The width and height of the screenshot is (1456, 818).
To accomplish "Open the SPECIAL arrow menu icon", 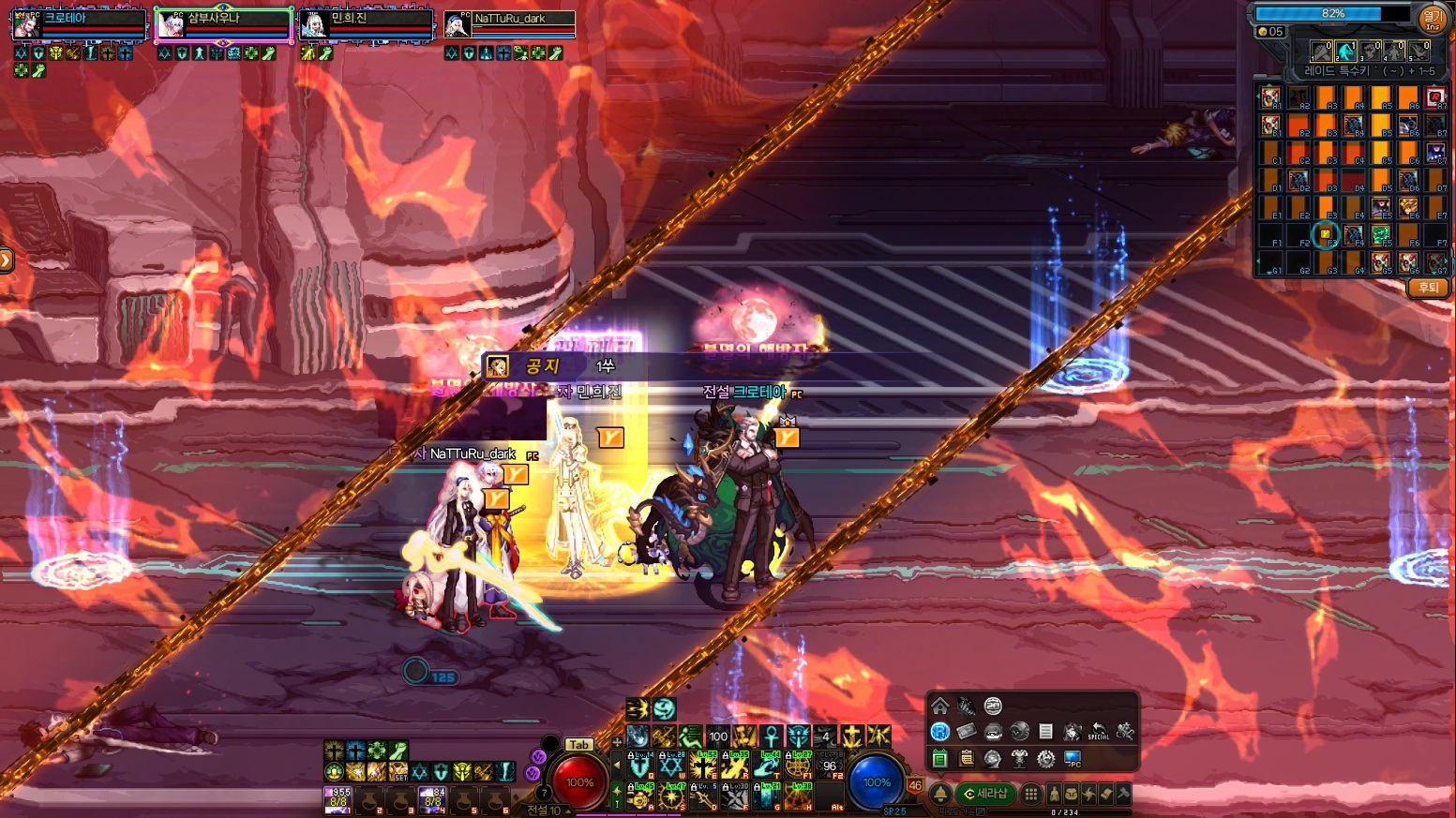I will tap(1099, 732).
